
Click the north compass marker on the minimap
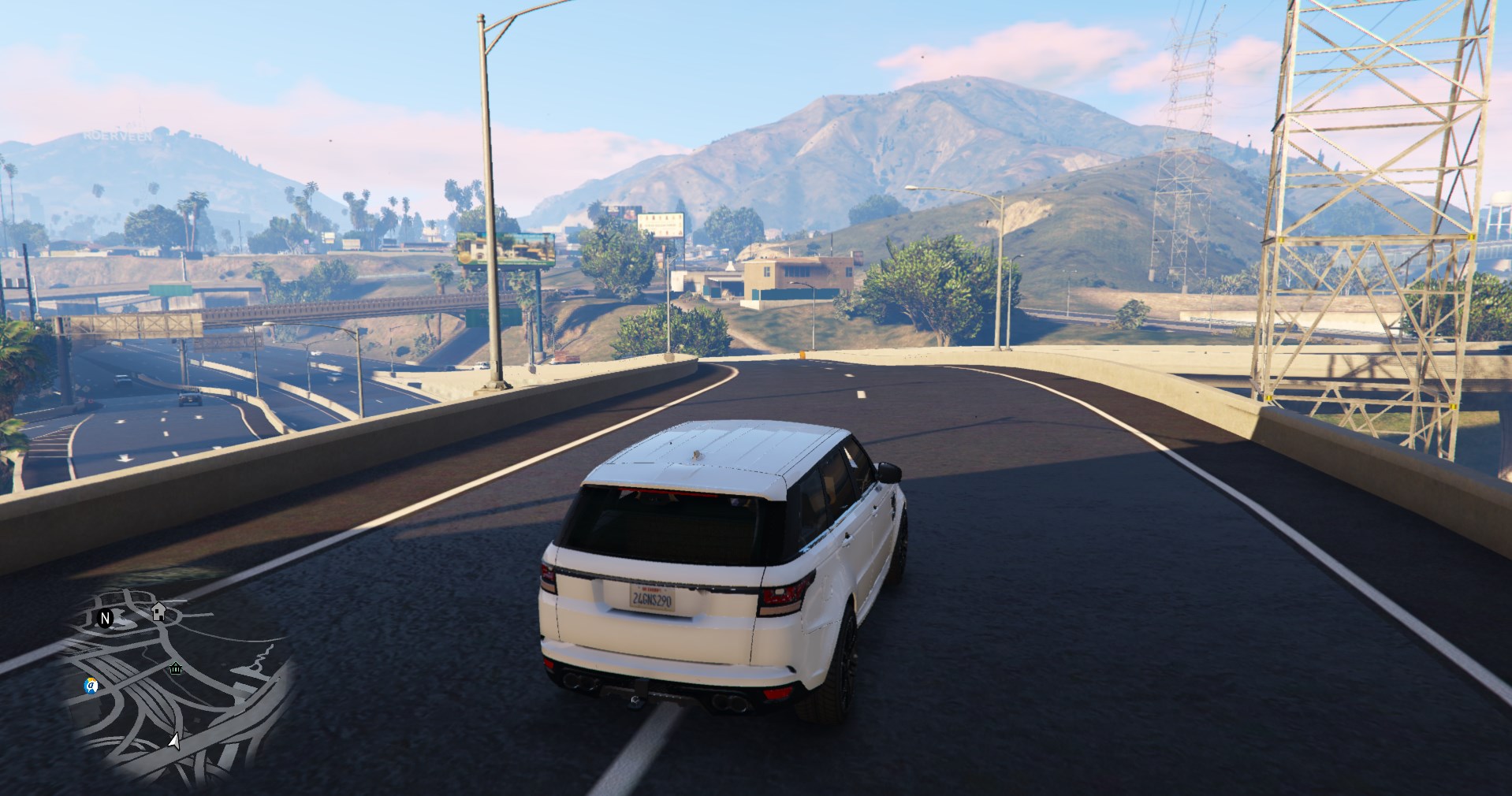105,619
